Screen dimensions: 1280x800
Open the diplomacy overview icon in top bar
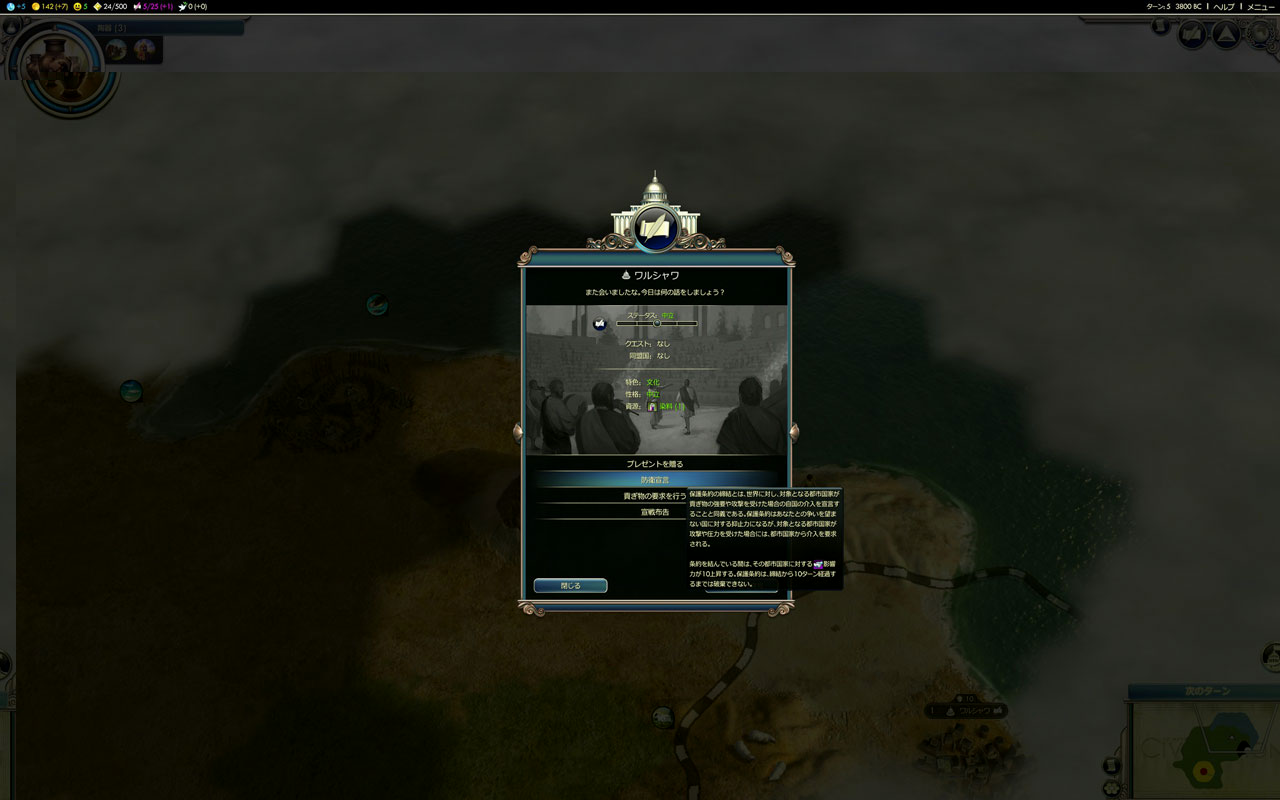coord(1191,36)
